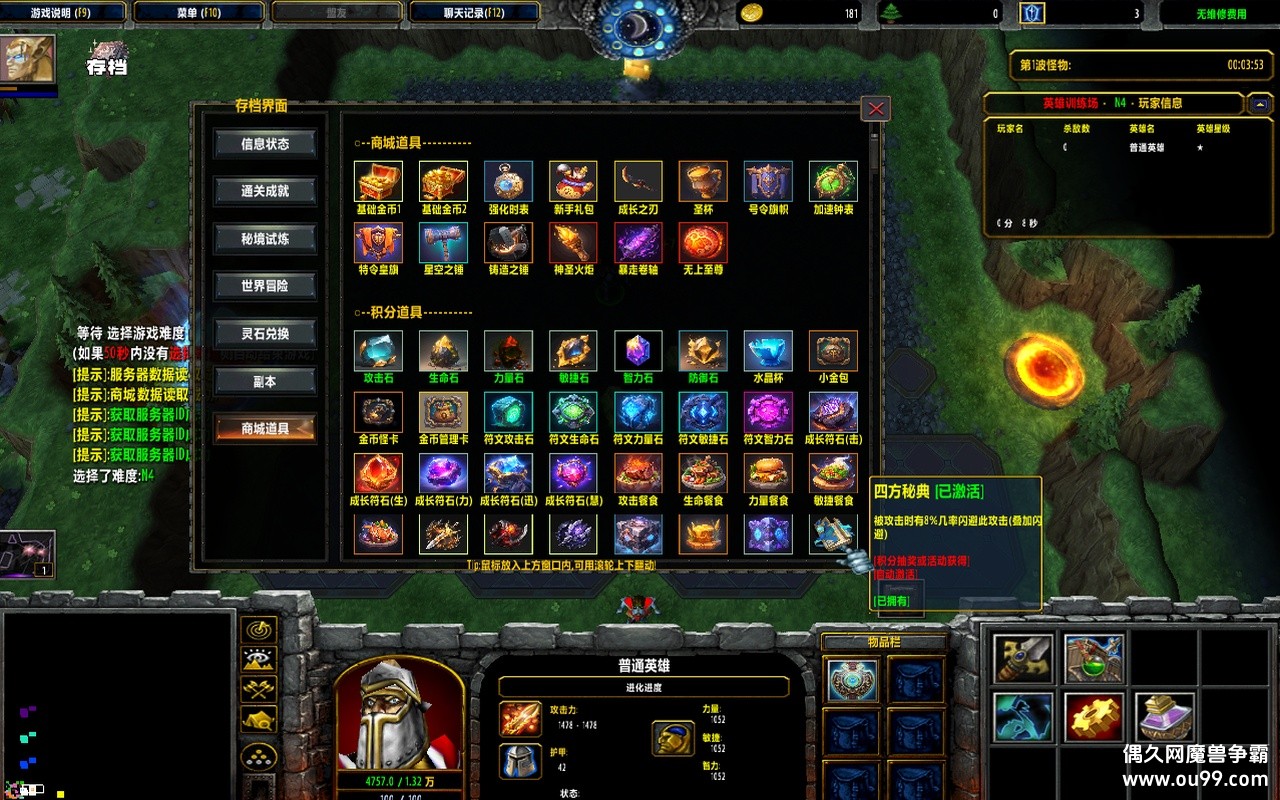Open the 信息状态 section
This screenshot has width=1280, height=800.
click(265, 144)
